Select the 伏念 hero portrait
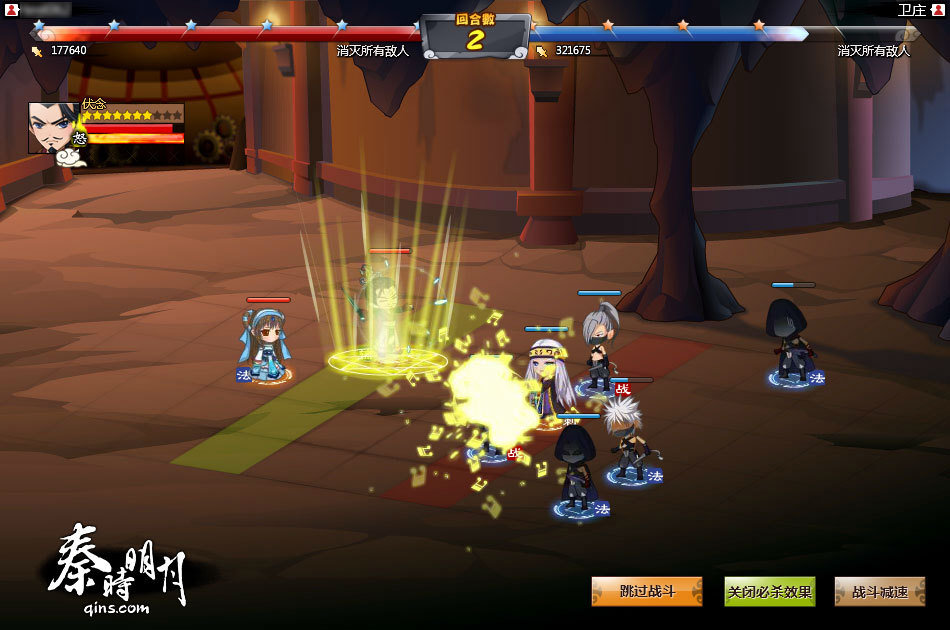The height and width of the screenshot is (630, 950). tap(53, 127)
